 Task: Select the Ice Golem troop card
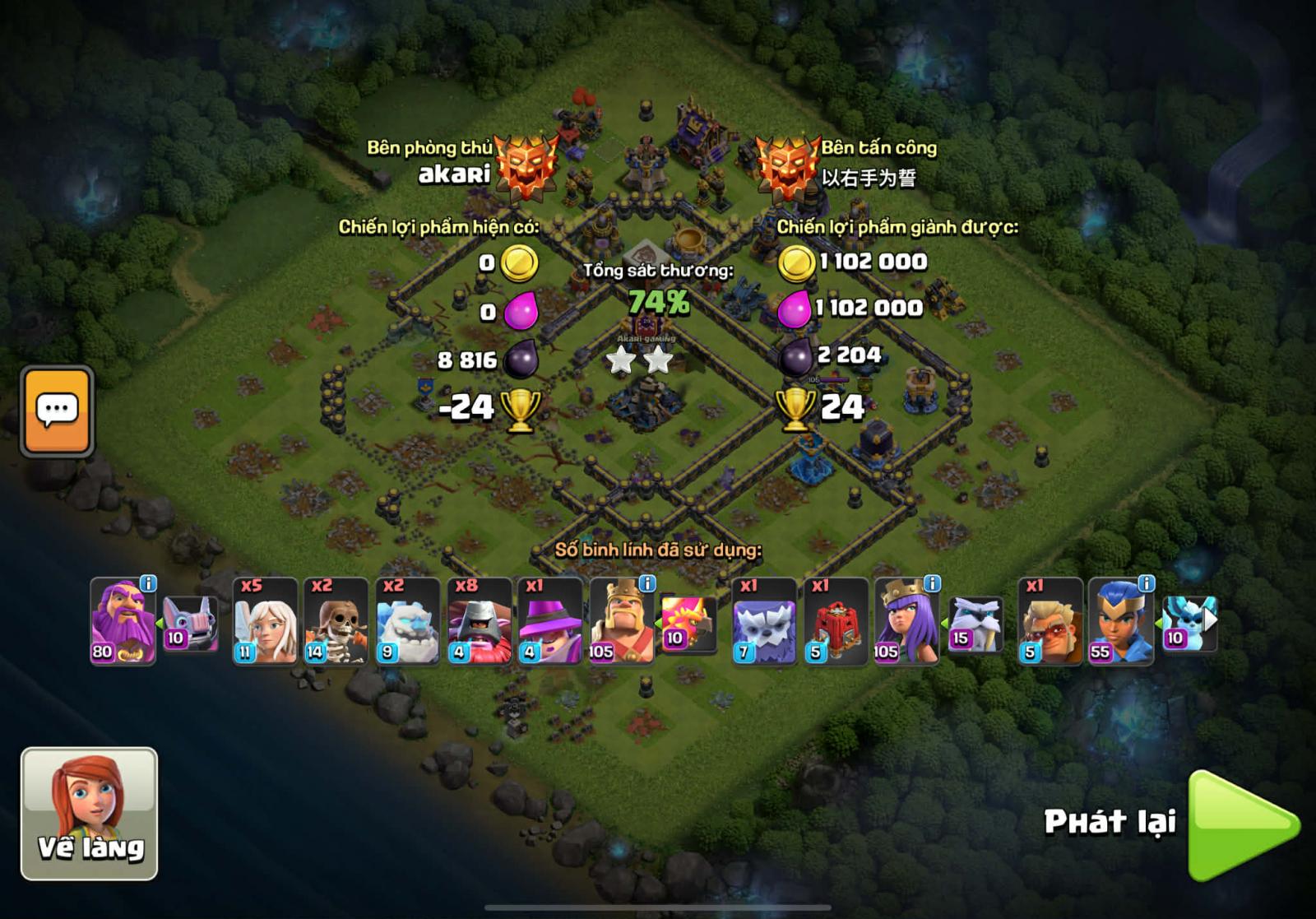coord(407,621)
